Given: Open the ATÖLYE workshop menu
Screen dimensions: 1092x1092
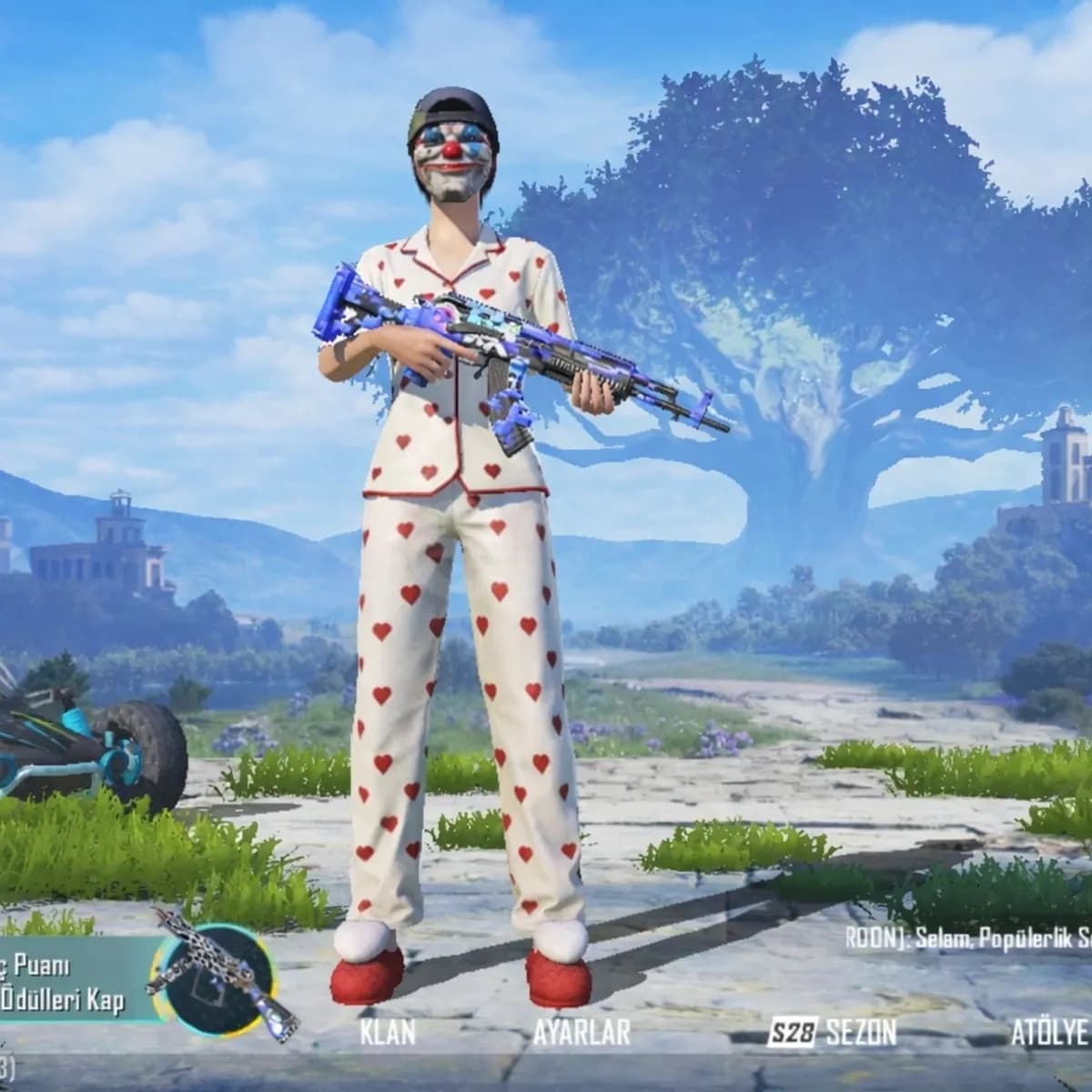Looking at the screenshot, I should (x=1049, y=1032).
